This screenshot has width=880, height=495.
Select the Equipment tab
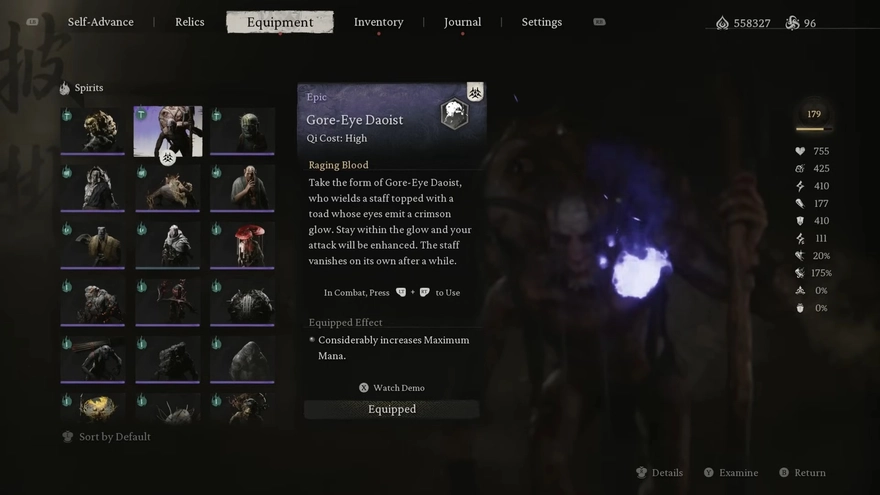[280, 22]
